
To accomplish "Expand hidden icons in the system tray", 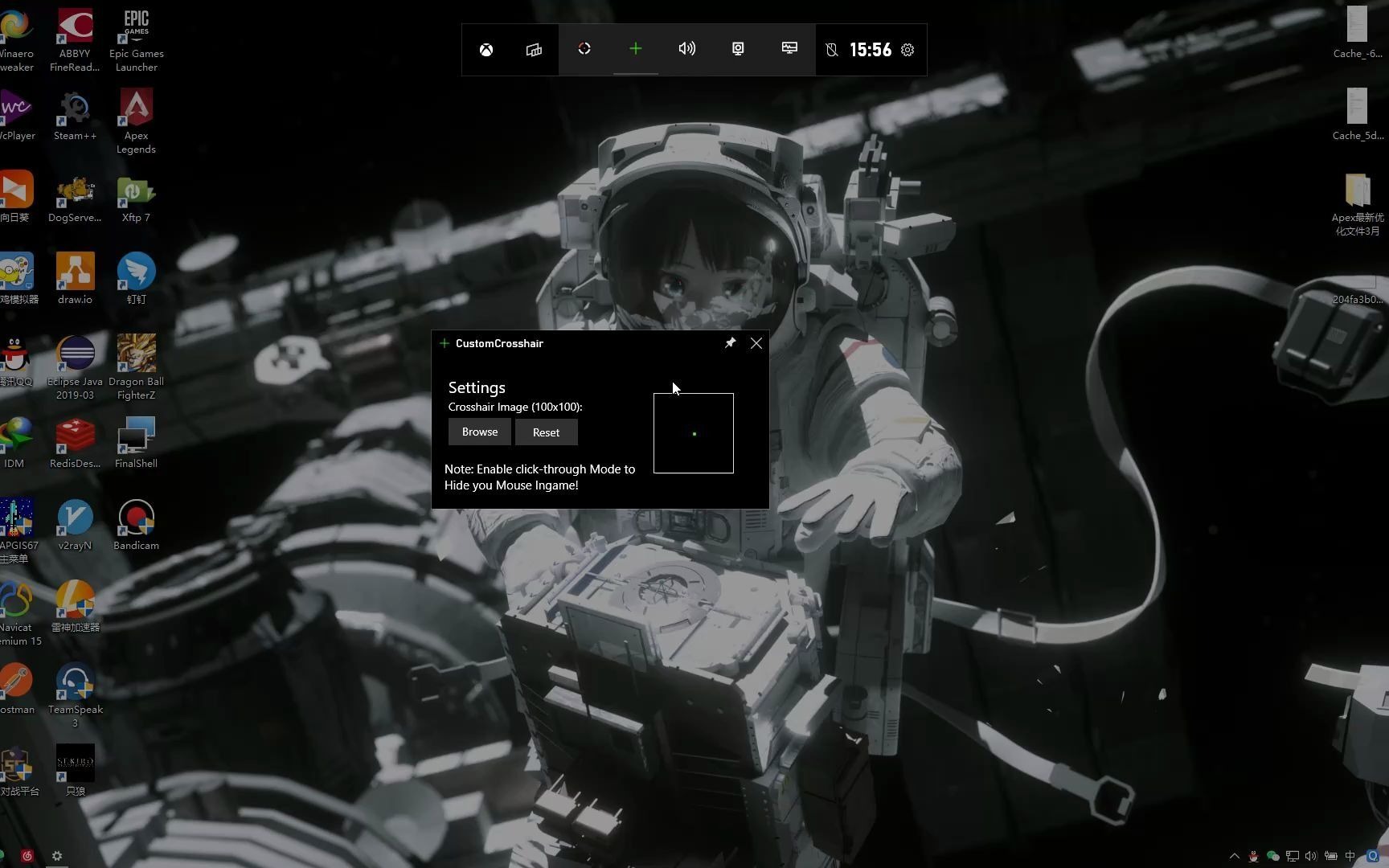I will click(x=1235, y=856).
